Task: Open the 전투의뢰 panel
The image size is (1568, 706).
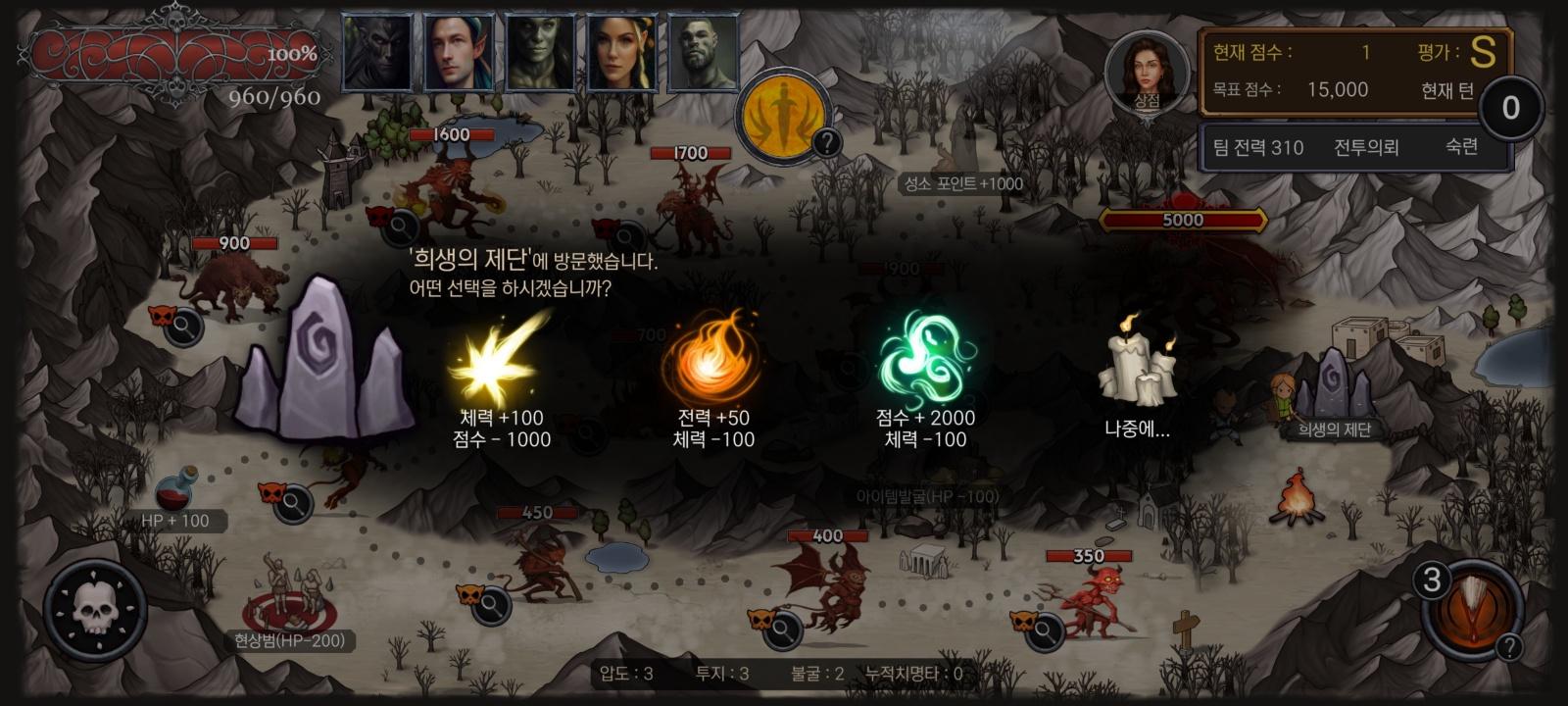Action: point(1366,148)
